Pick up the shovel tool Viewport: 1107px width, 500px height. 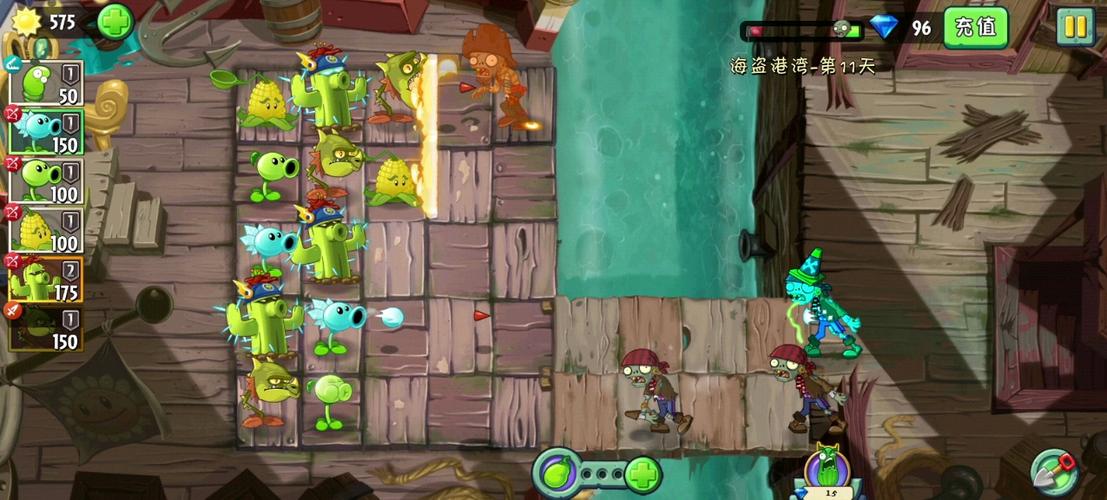[x=1057, y=470]
